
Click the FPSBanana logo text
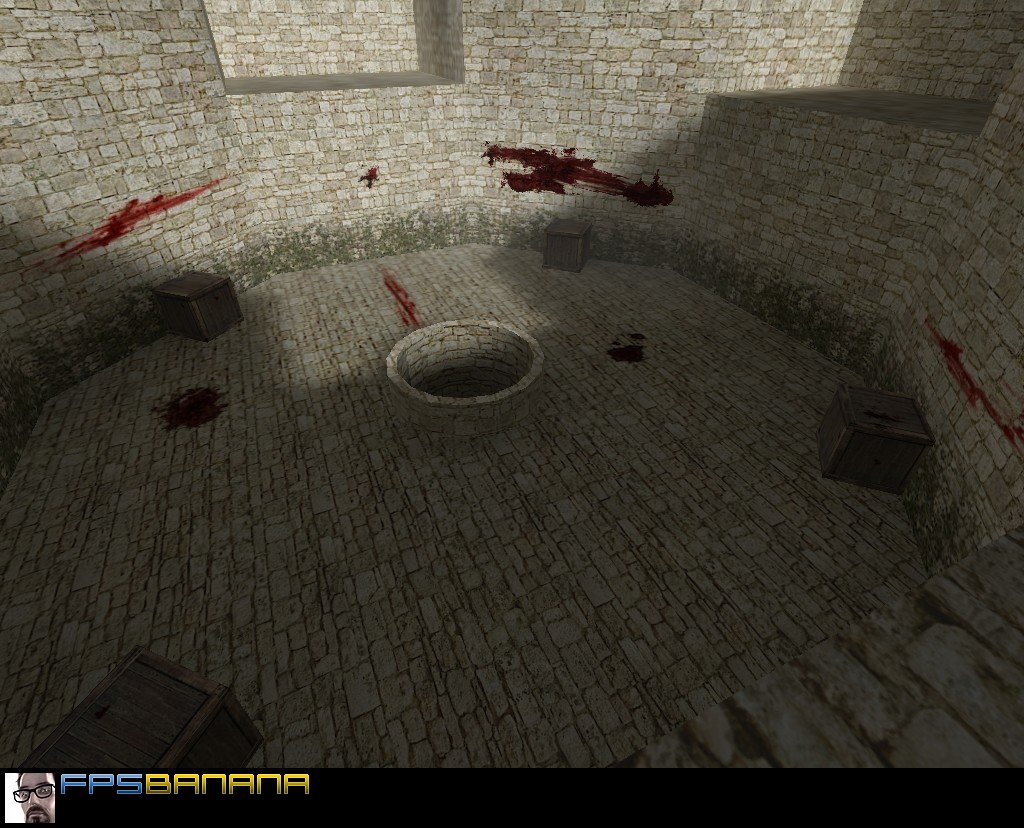184,785
